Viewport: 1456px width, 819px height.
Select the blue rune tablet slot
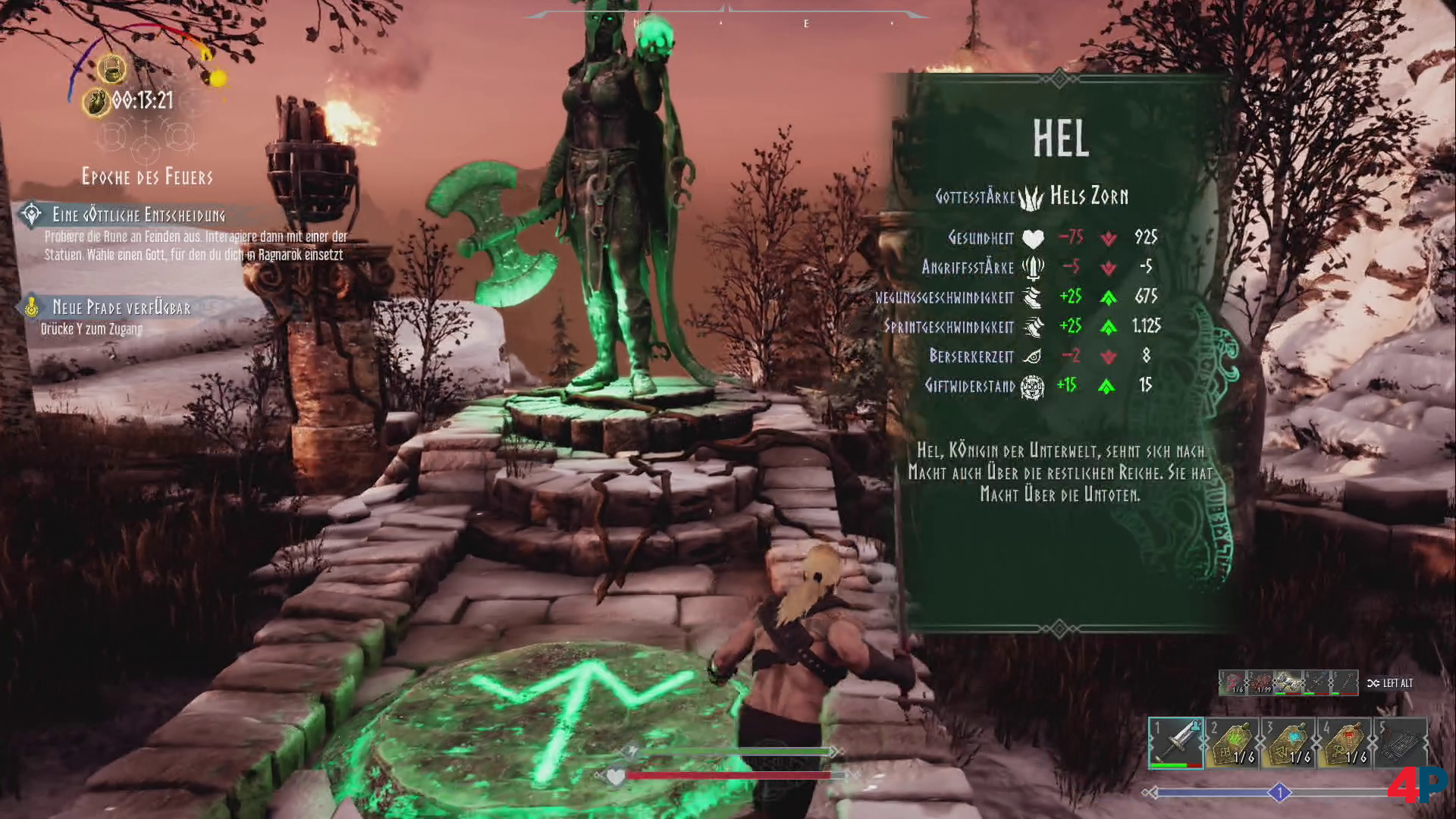[x=1288, y=743]
